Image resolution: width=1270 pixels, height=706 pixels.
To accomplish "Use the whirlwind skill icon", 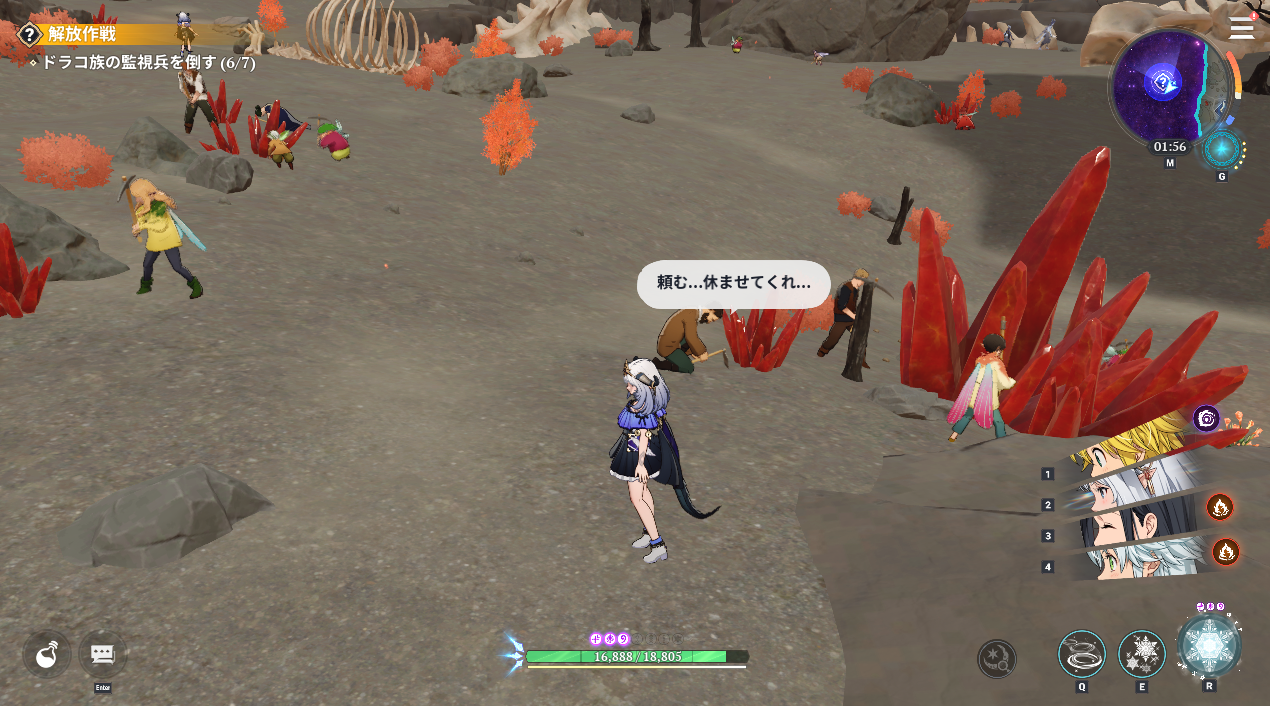I will coord(1082,654).
